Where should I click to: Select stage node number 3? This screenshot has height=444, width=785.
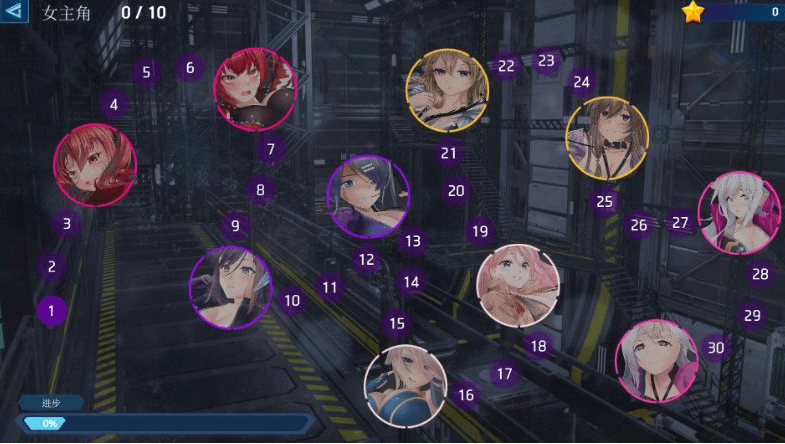click(x=67, y=224)
